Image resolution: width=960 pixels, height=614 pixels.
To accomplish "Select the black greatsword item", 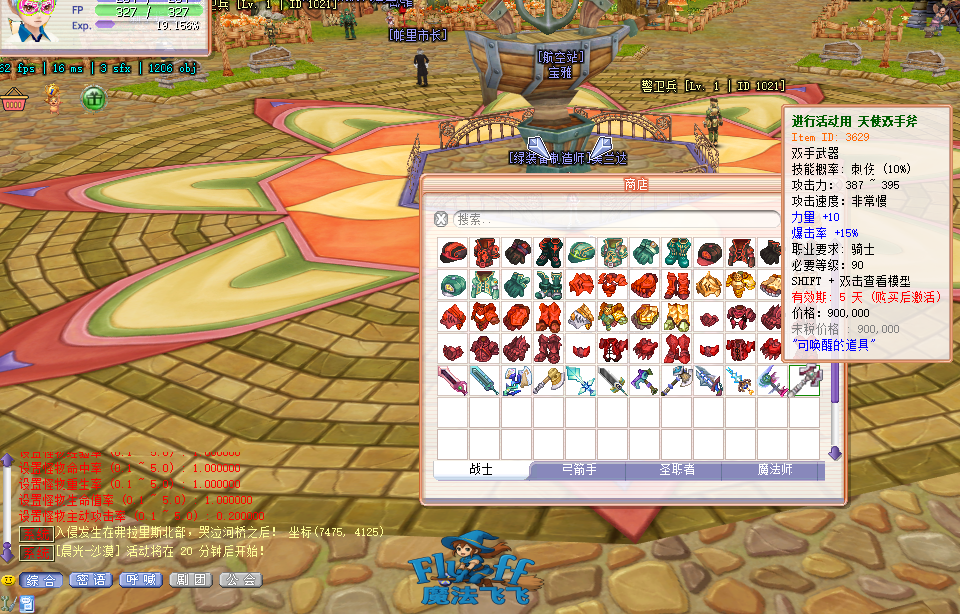I will 612,379.
